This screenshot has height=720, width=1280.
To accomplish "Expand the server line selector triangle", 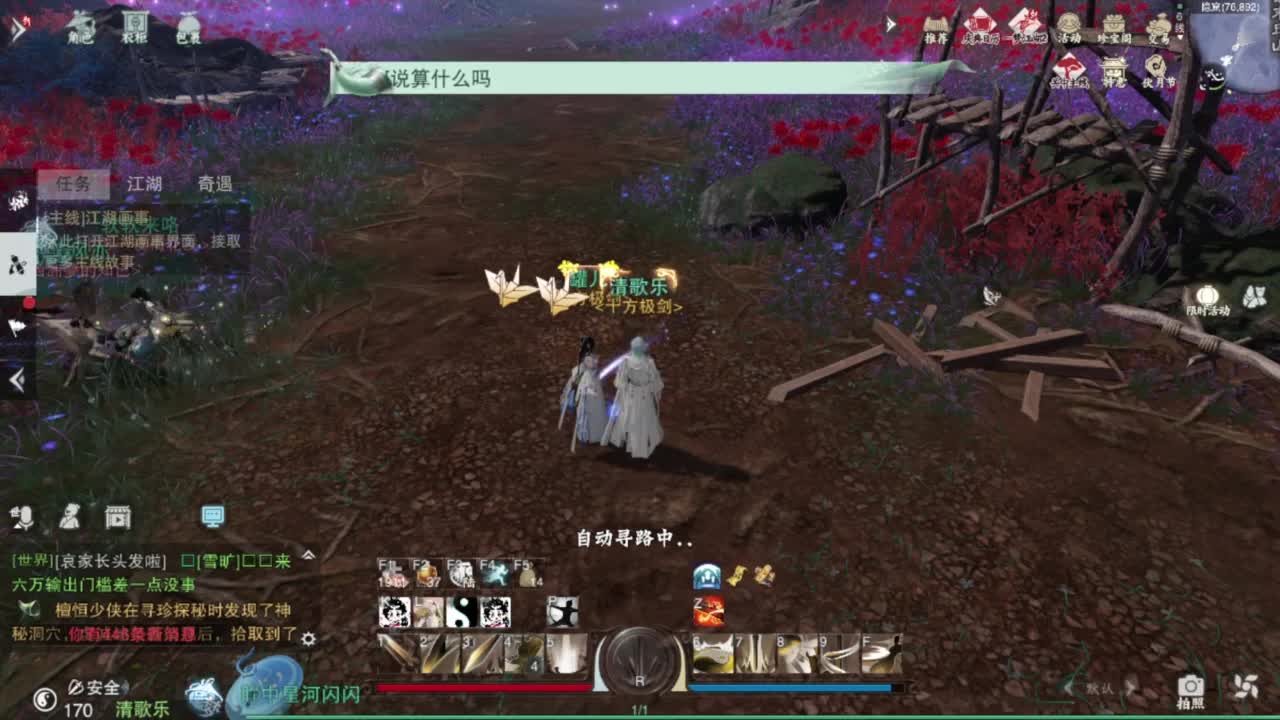I will coord(1178,38).
